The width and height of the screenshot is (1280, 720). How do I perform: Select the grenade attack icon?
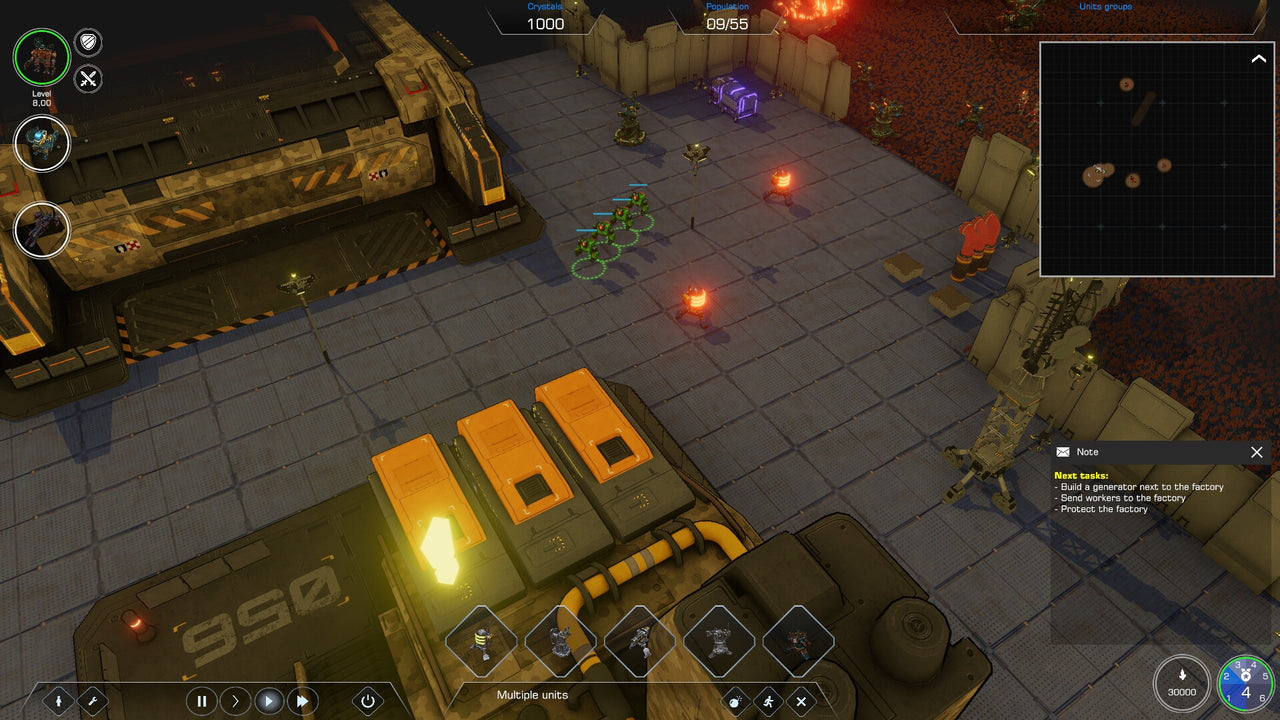pos(734,702)
